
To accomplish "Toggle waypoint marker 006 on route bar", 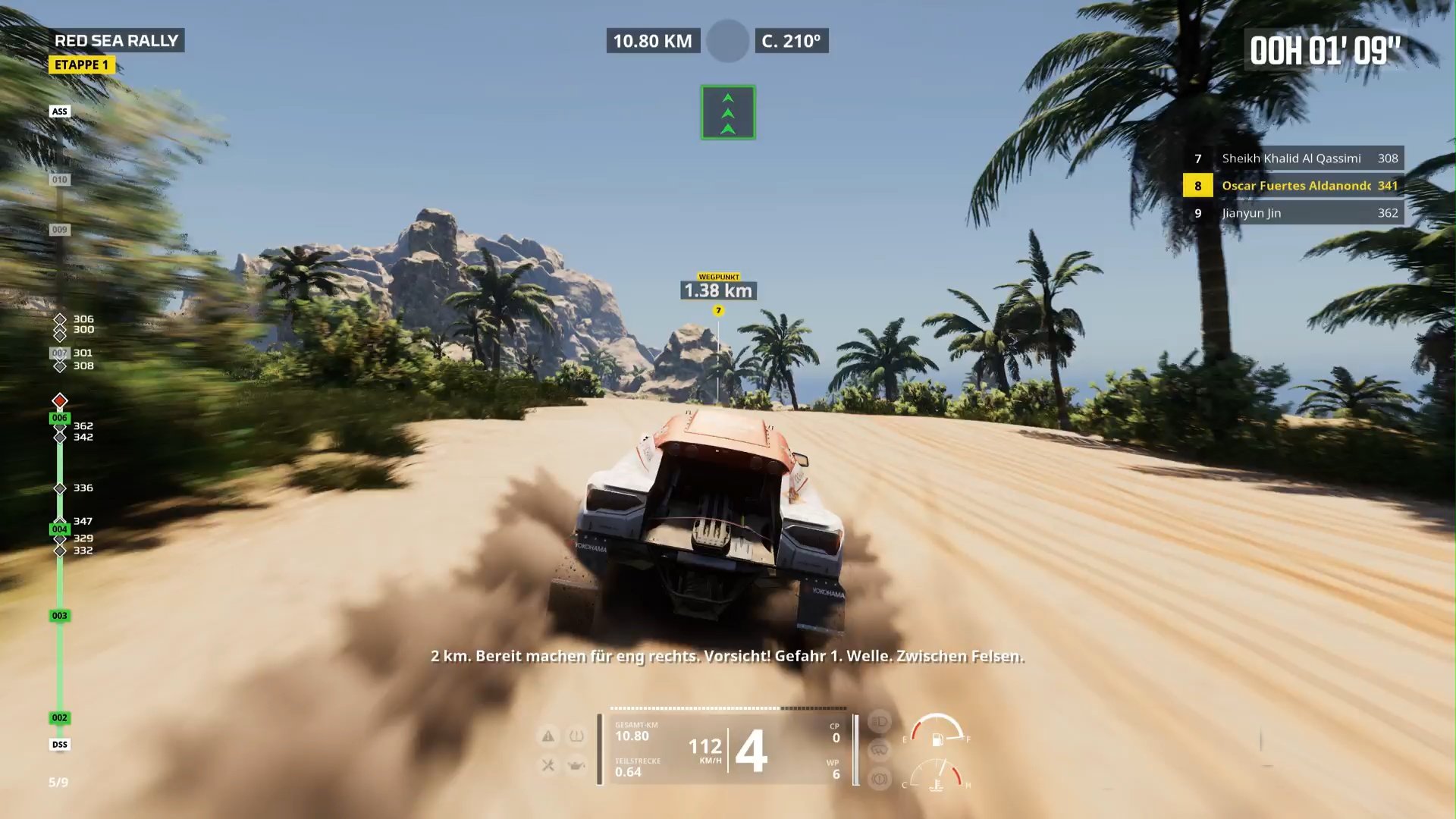I will [x=59, y=417].
